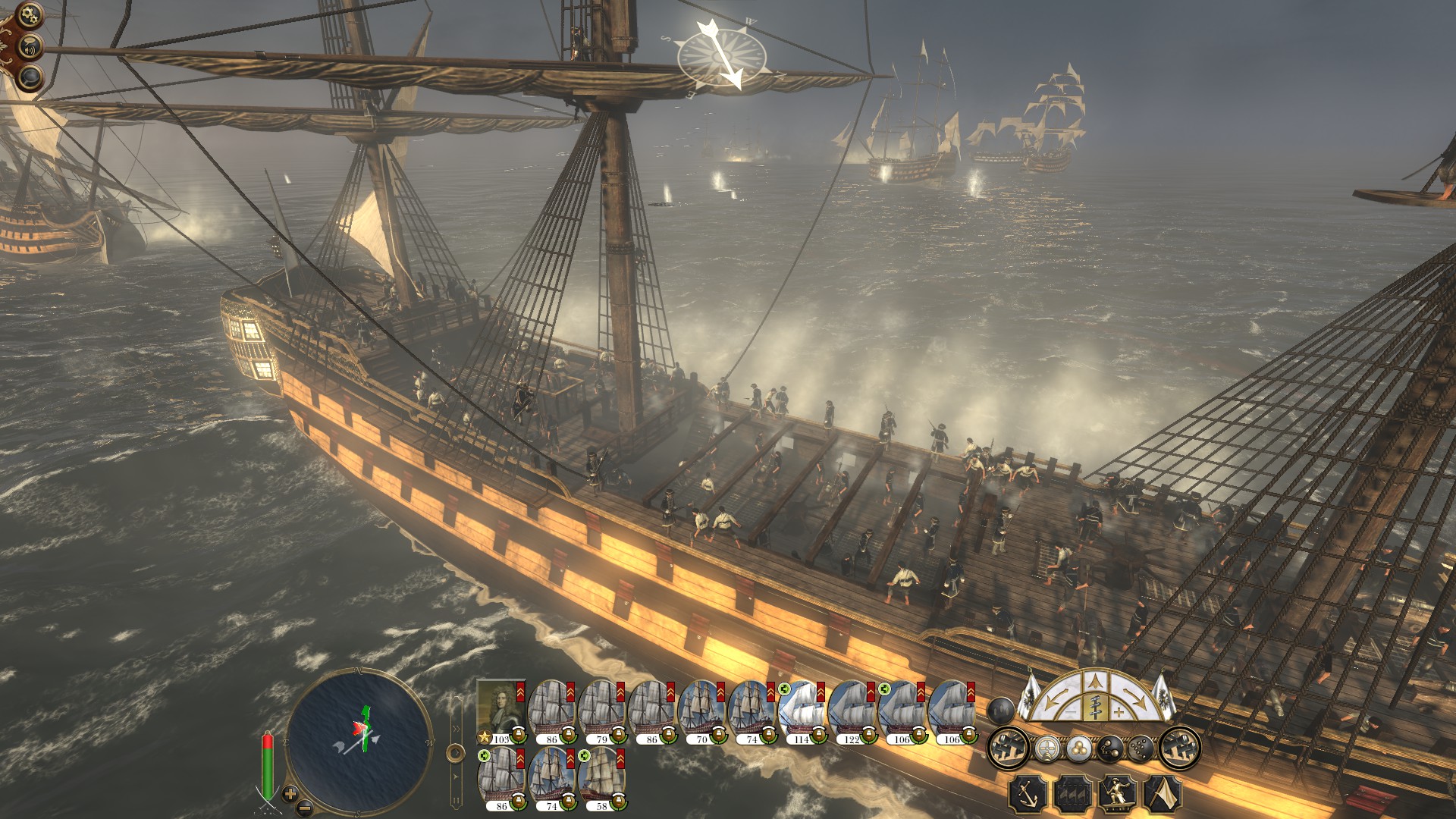Drop anchor with the anchor button

pyautogui.click(x=1028, y=795)
